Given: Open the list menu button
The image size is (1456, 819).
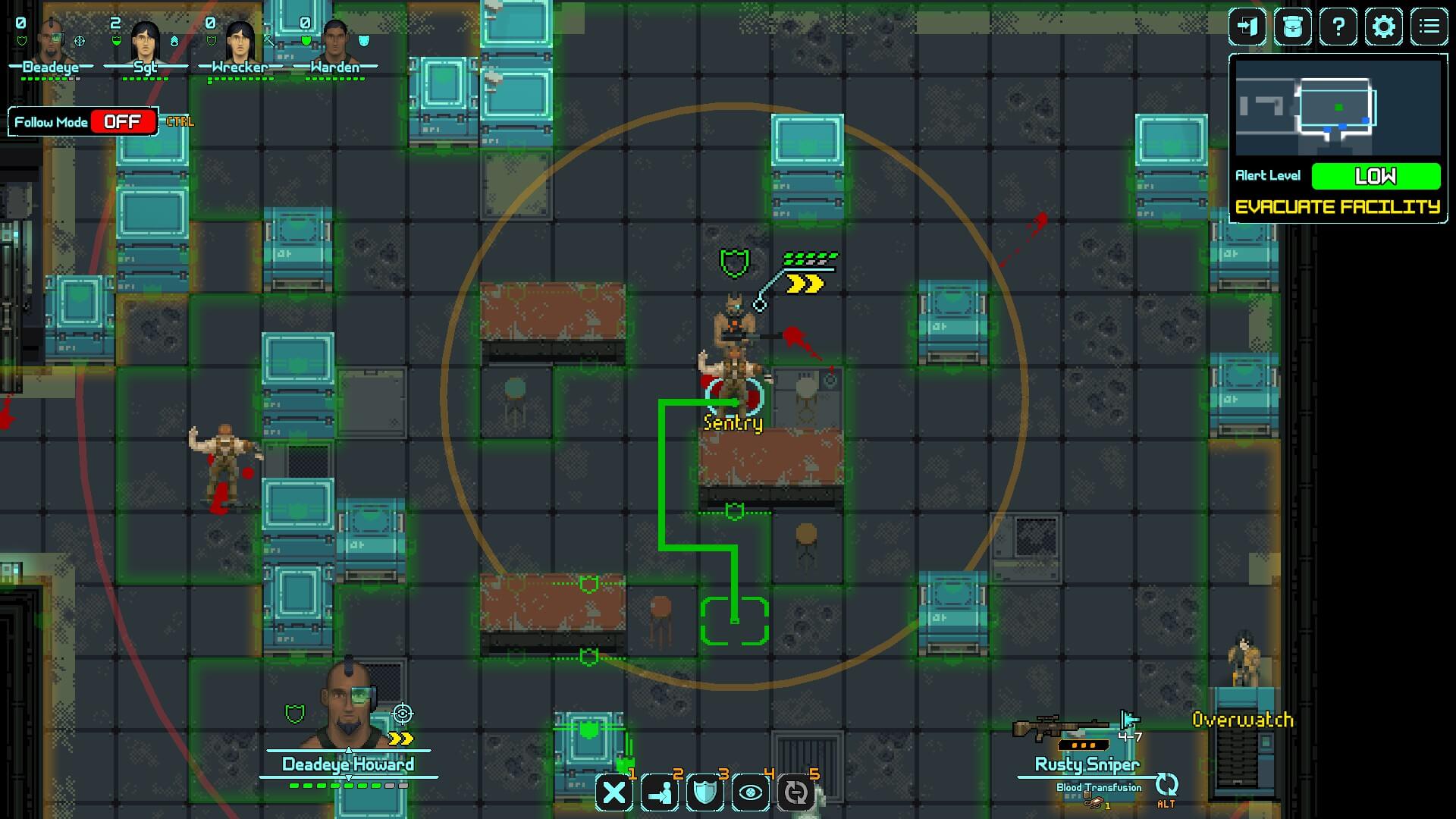Looking at the screenshot, I should pos(1429,27).
